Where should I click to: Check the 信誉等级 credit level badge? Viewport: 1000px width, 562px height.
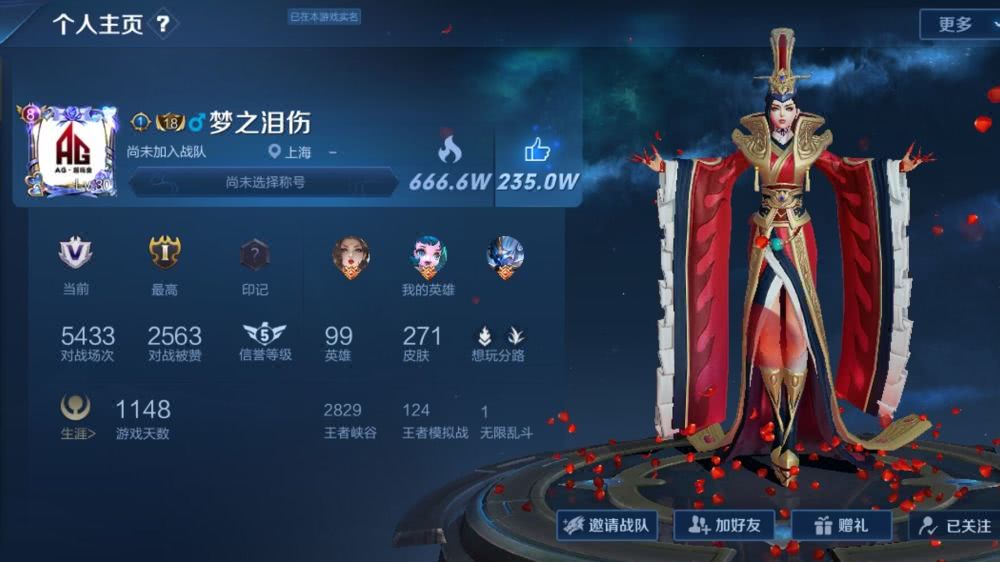(264, 335)
